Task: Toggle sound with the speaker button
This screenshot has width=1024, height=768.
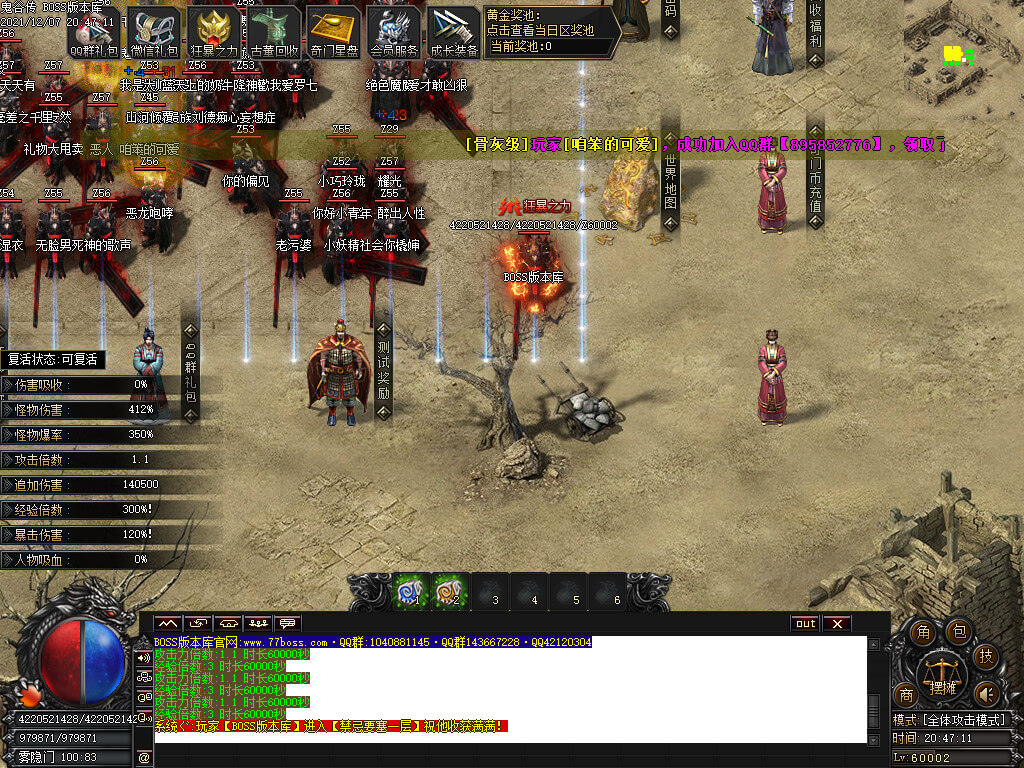Action: pos(987,693)
